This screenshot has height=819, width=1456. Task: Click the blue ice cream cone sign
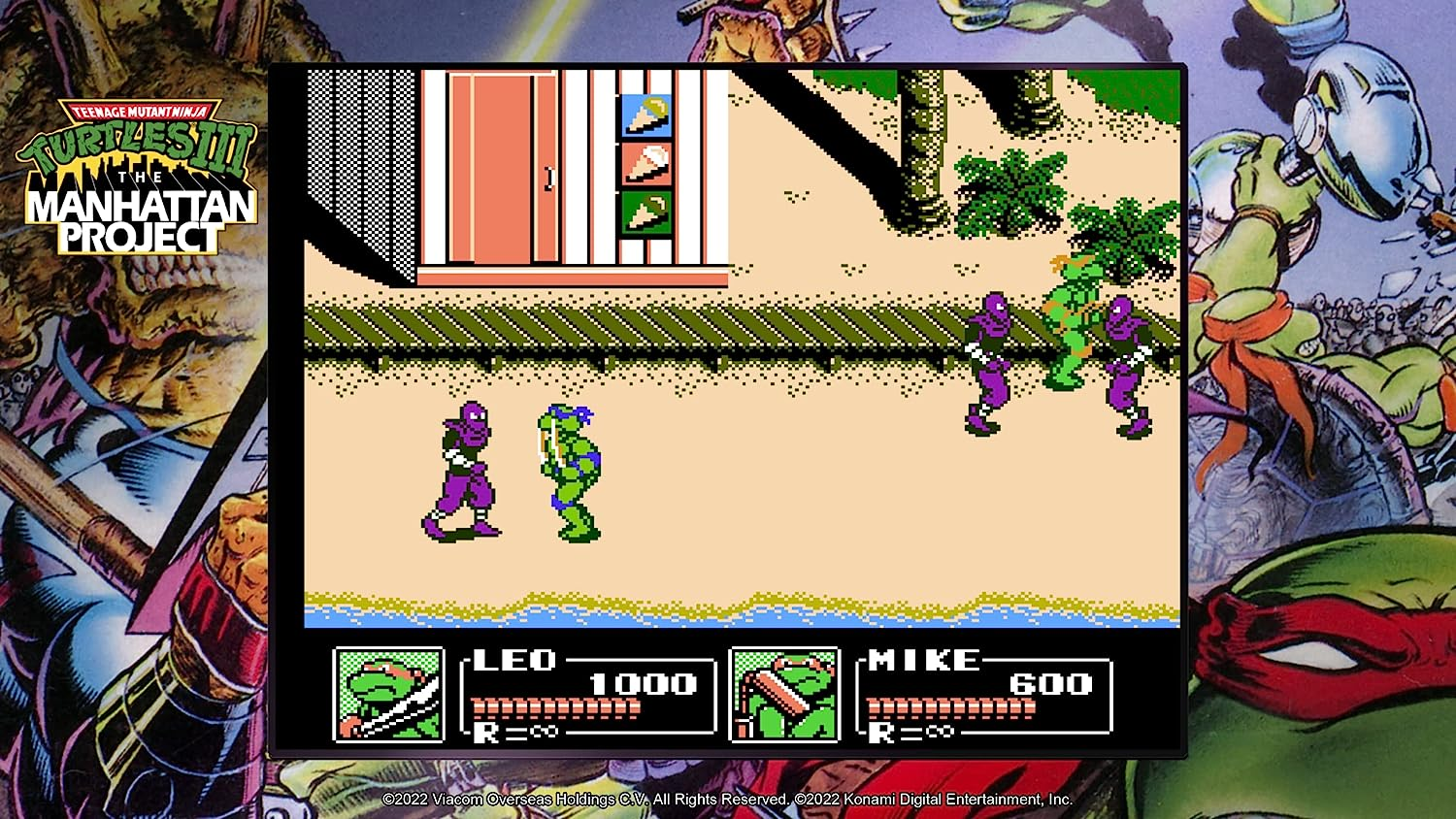point(645,115)
